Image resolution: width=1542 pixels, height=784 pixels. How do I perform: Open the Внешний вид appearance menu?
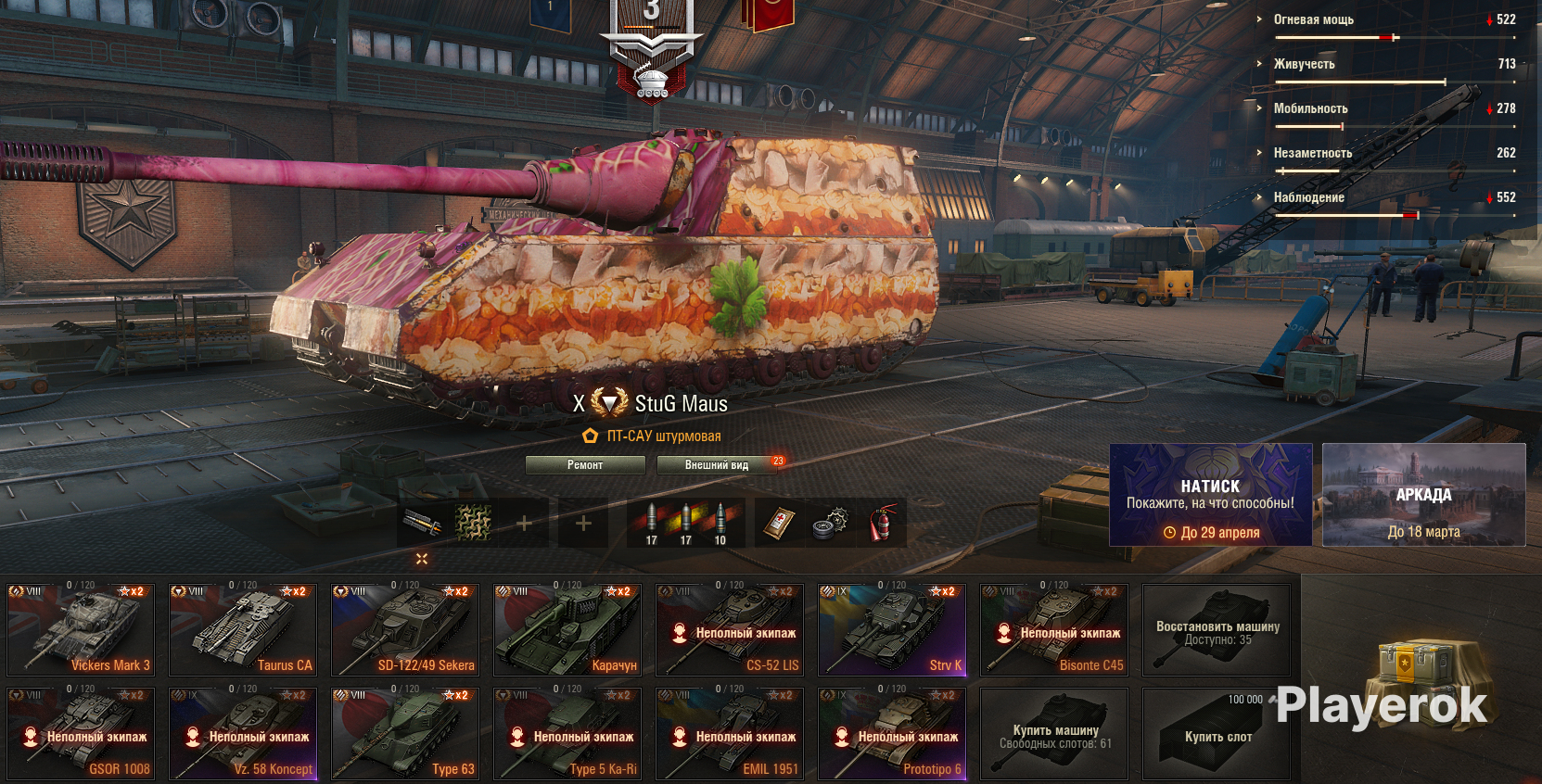pyautogui.click(x=717, y=465)
